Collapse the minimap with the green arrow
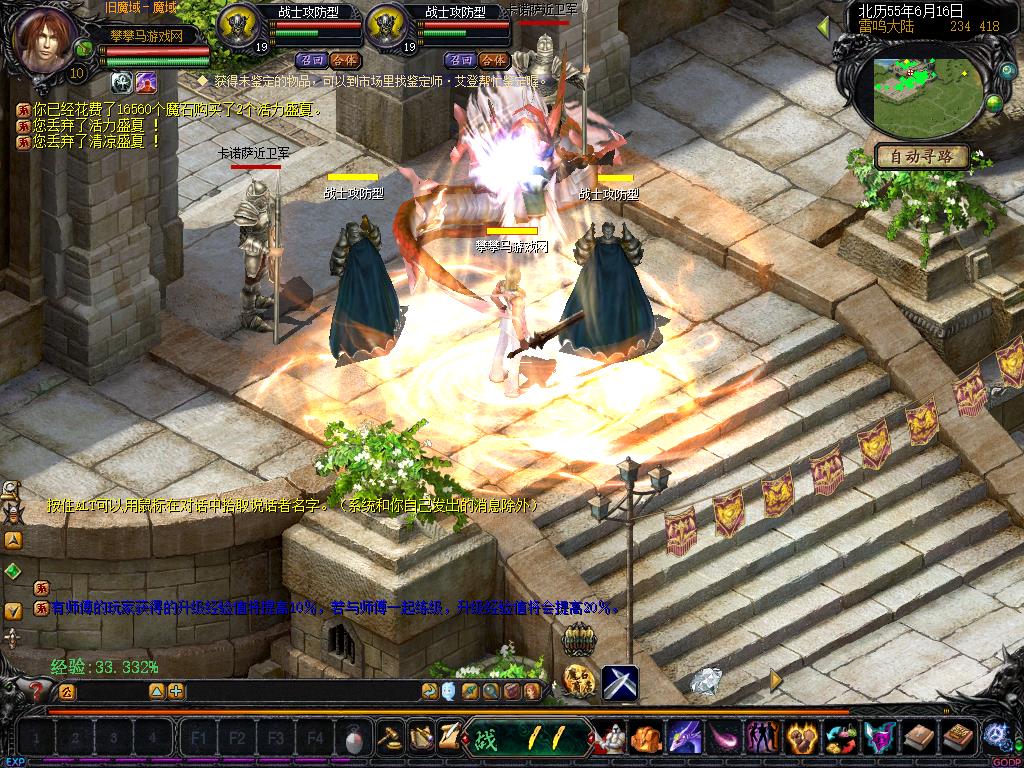Screen dimensions: 1024x768 tap(824, 25)
